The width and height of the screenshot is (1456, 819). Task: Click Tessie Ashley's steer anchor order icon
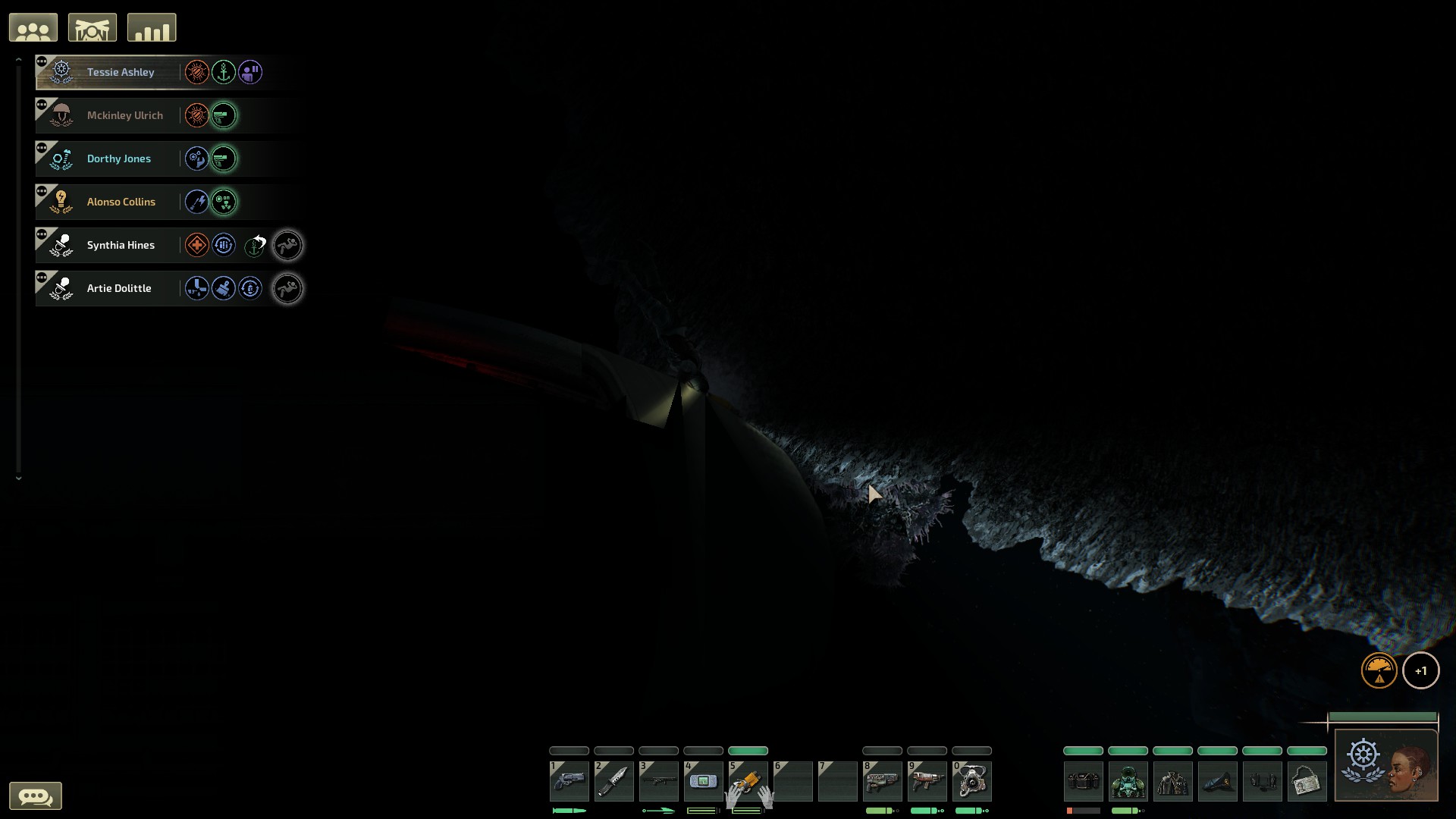(224, 73)
